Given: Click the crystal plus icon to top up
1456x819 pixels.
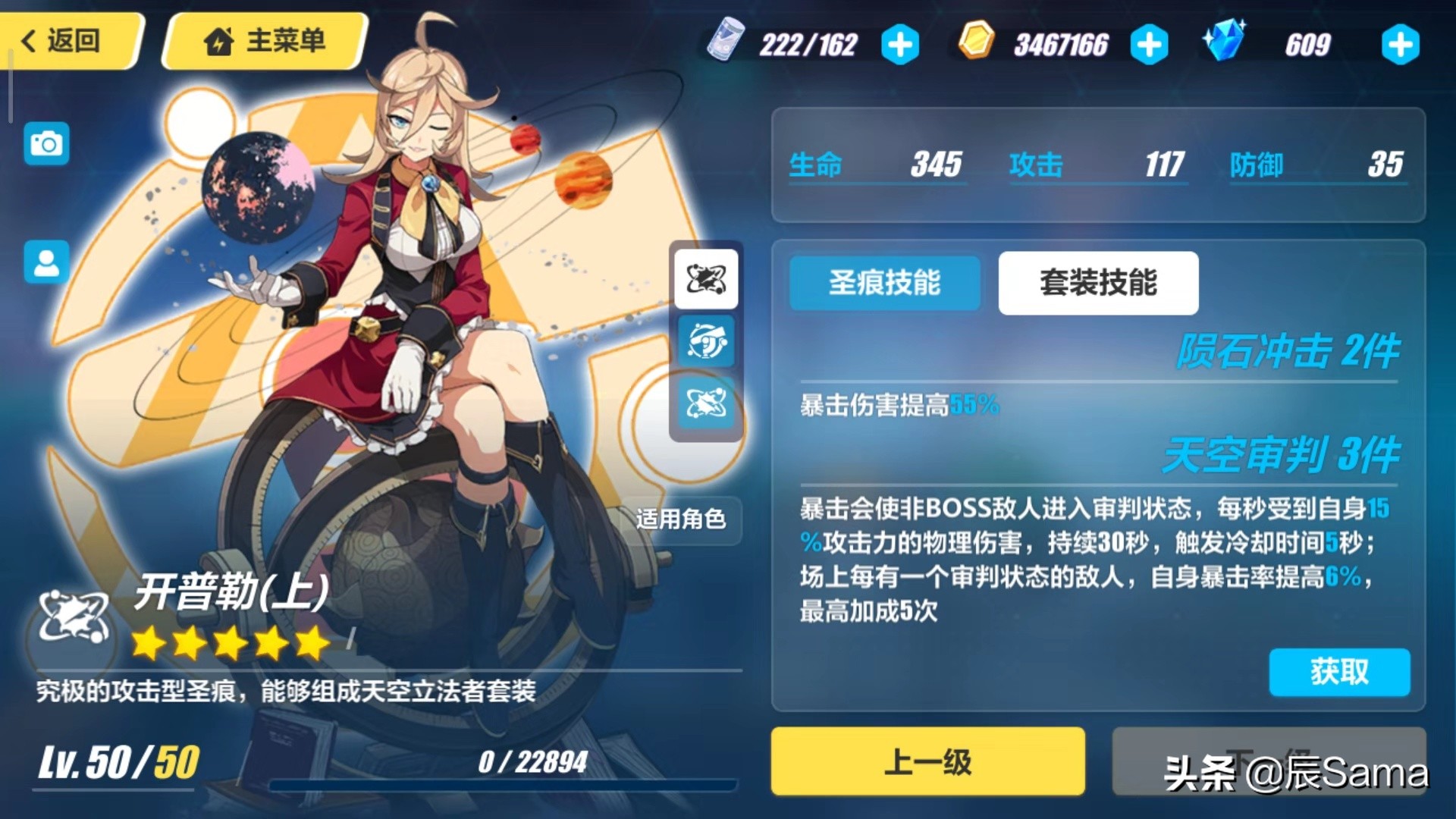Looking at the screenshot, I should click(1400, 44).
